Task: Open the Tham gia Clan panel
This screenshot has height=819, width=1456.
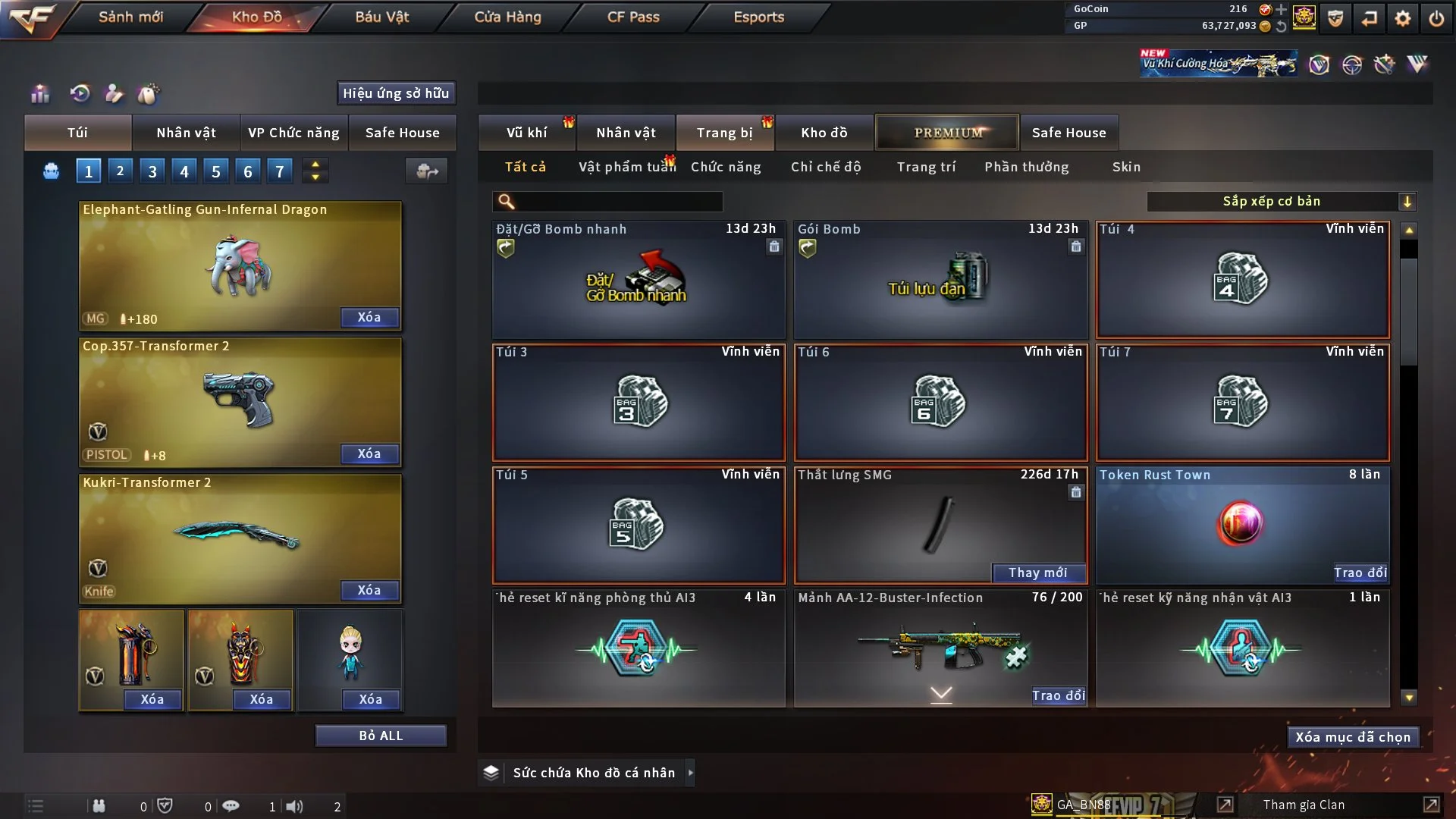Action: (1304, 805)
